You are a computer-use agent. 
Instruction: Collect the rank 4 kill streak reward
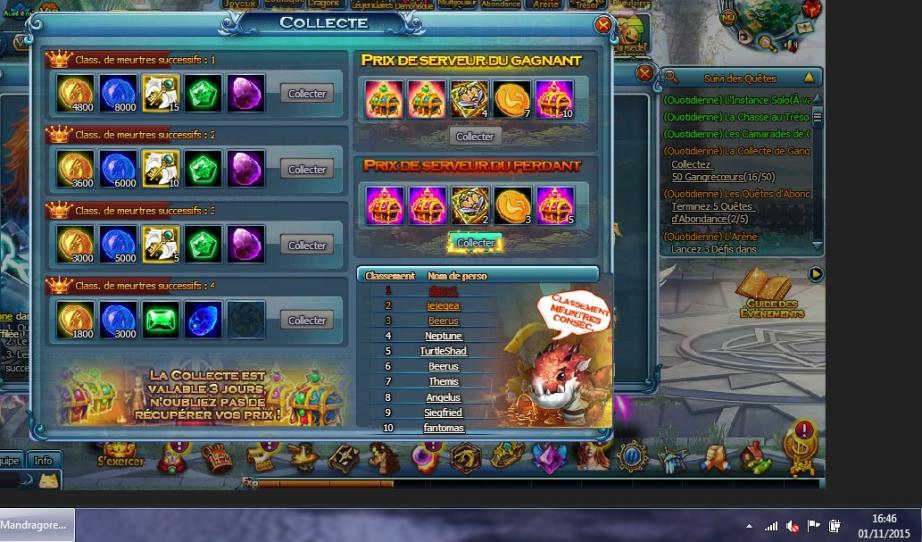pyautogui.click(x=307, y=320)
